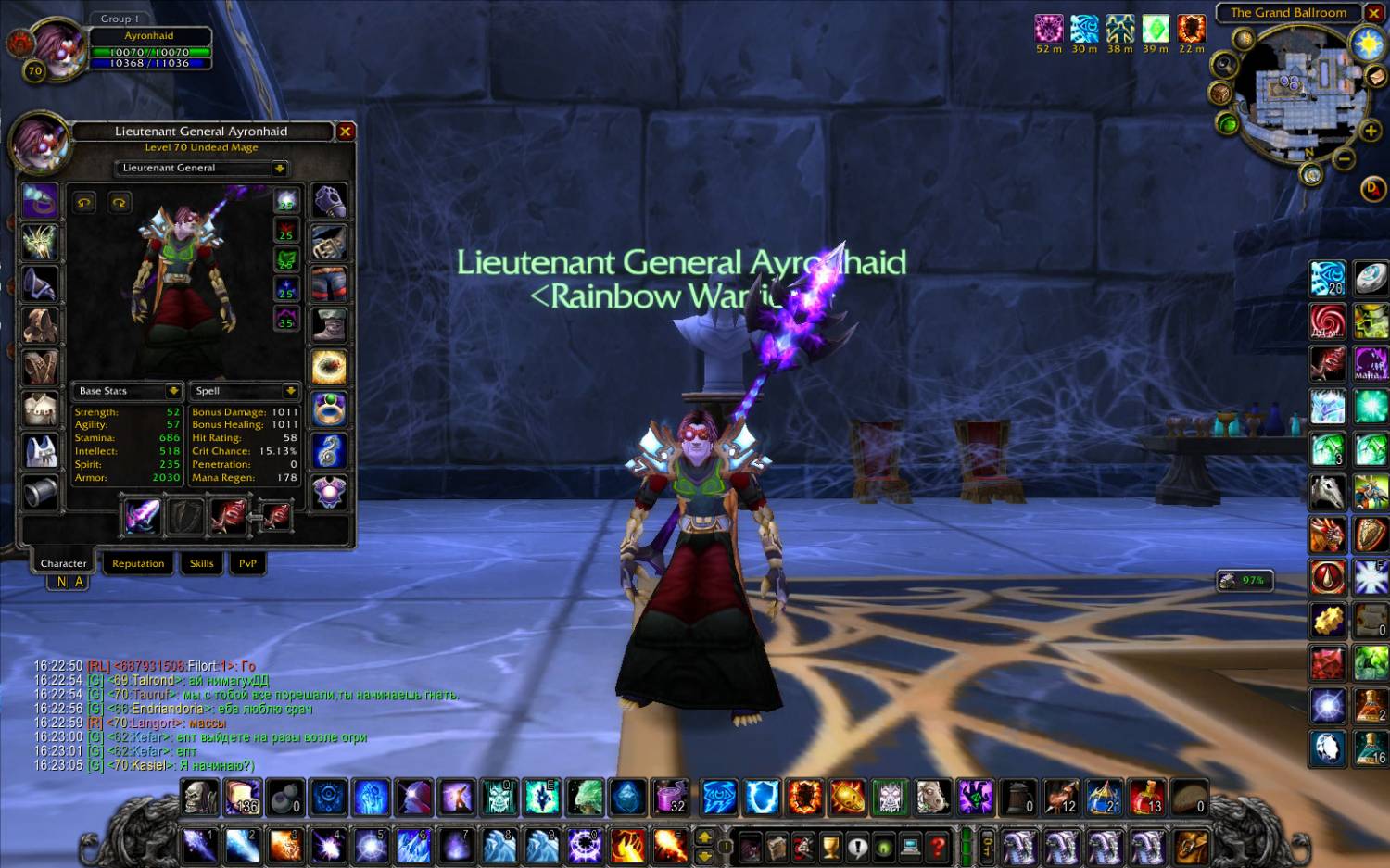1390x868 pixels.
Task: Switch to the Reputation tab
Action: click(138, 563)
